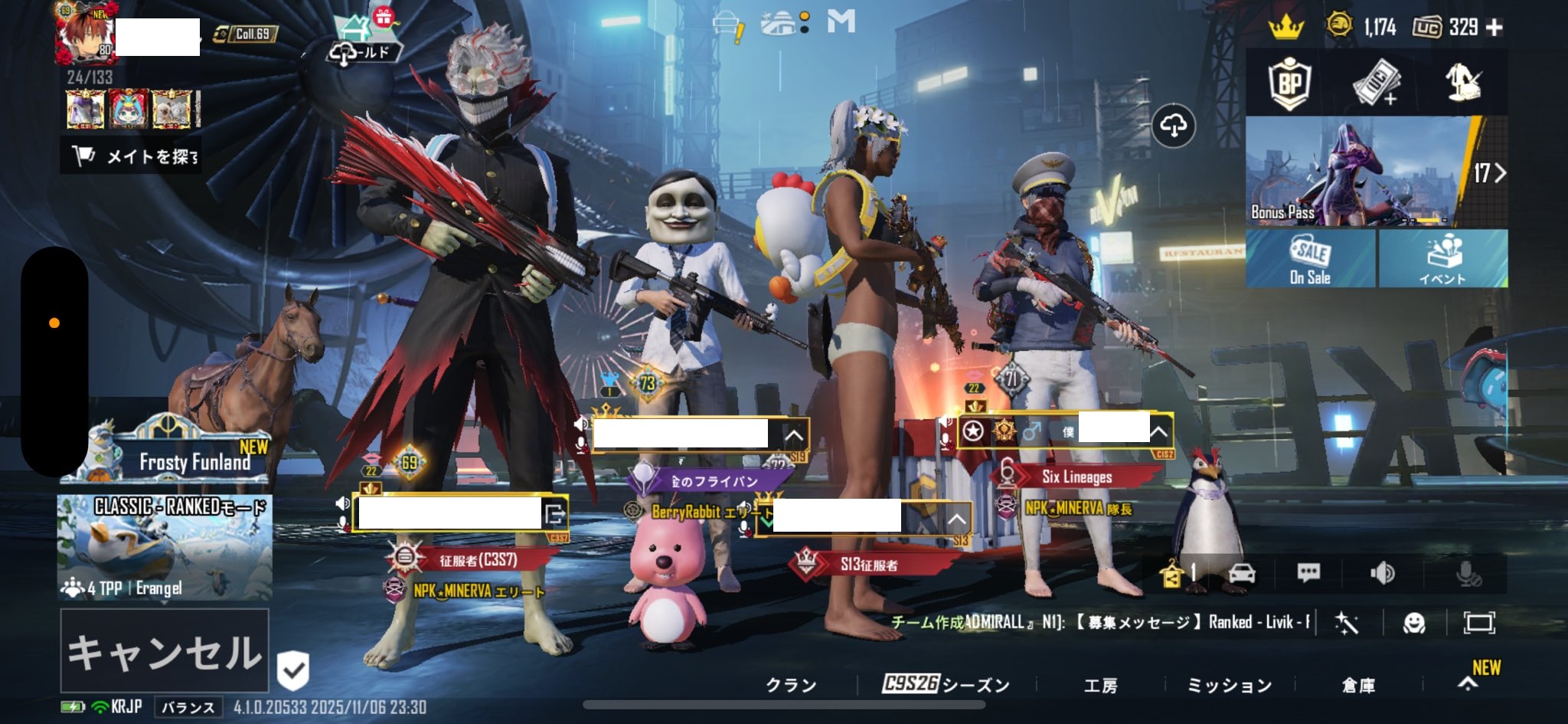Screen dimensions: 1568x724
Task: Open the ミッション missions menu
Action: (x=1229, y=685)
